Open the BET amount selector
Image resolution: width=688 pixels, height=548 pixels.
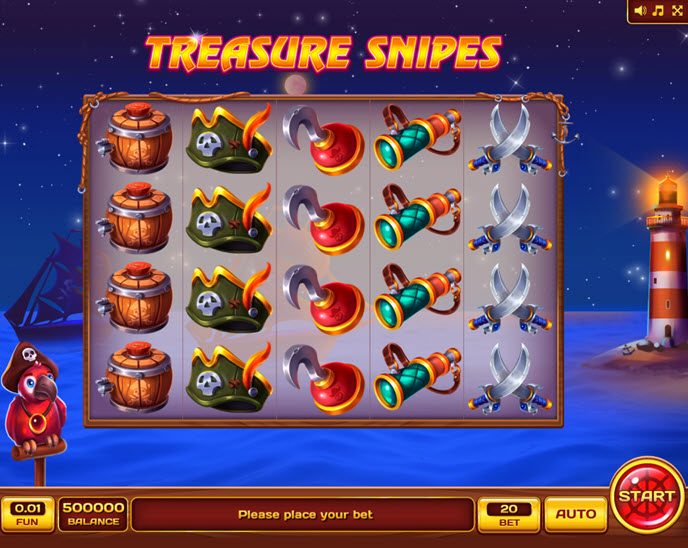point(509,514)
